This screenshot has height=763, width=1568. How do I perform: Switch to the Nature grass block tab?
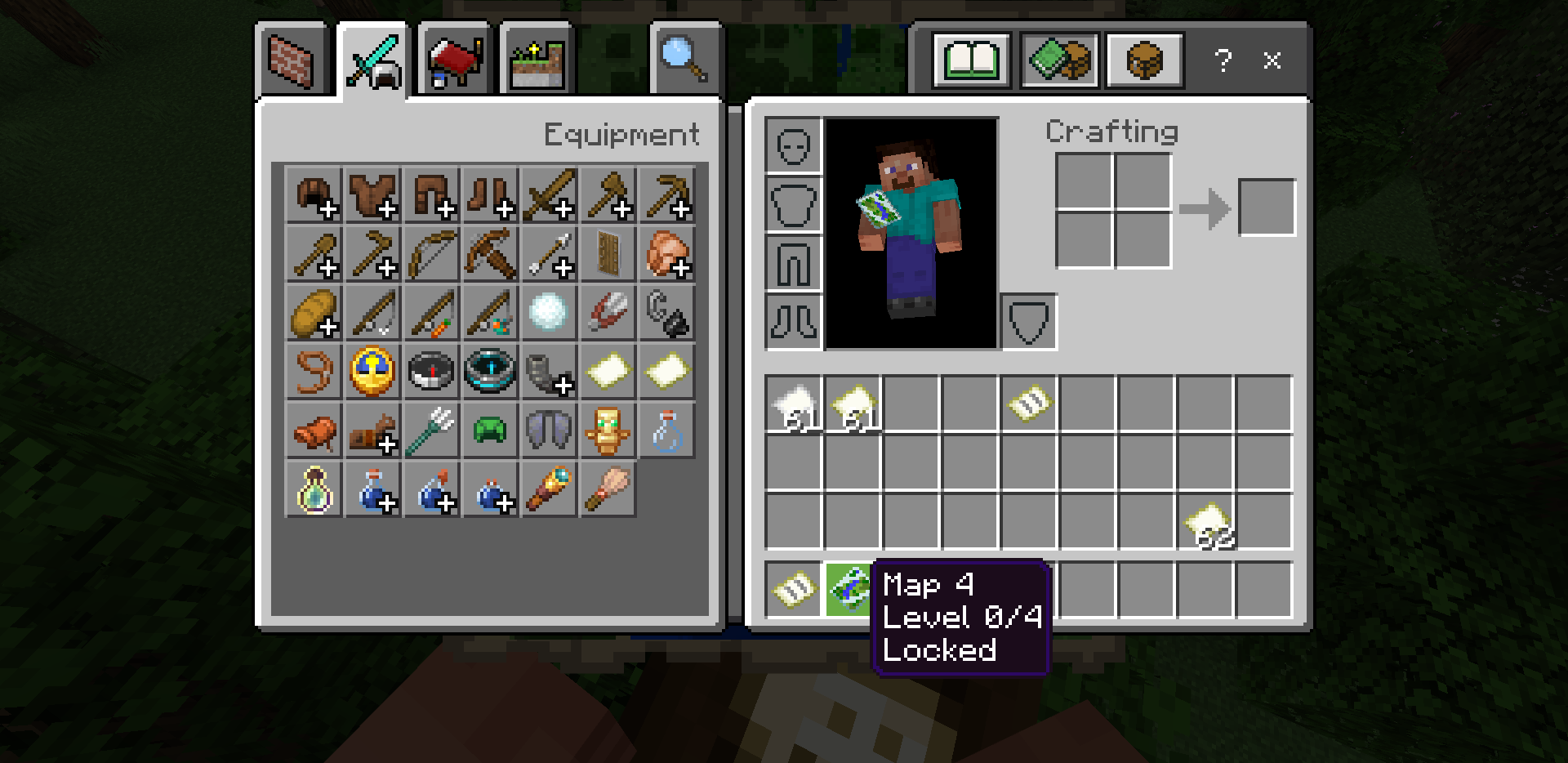[x=537, y=60]
